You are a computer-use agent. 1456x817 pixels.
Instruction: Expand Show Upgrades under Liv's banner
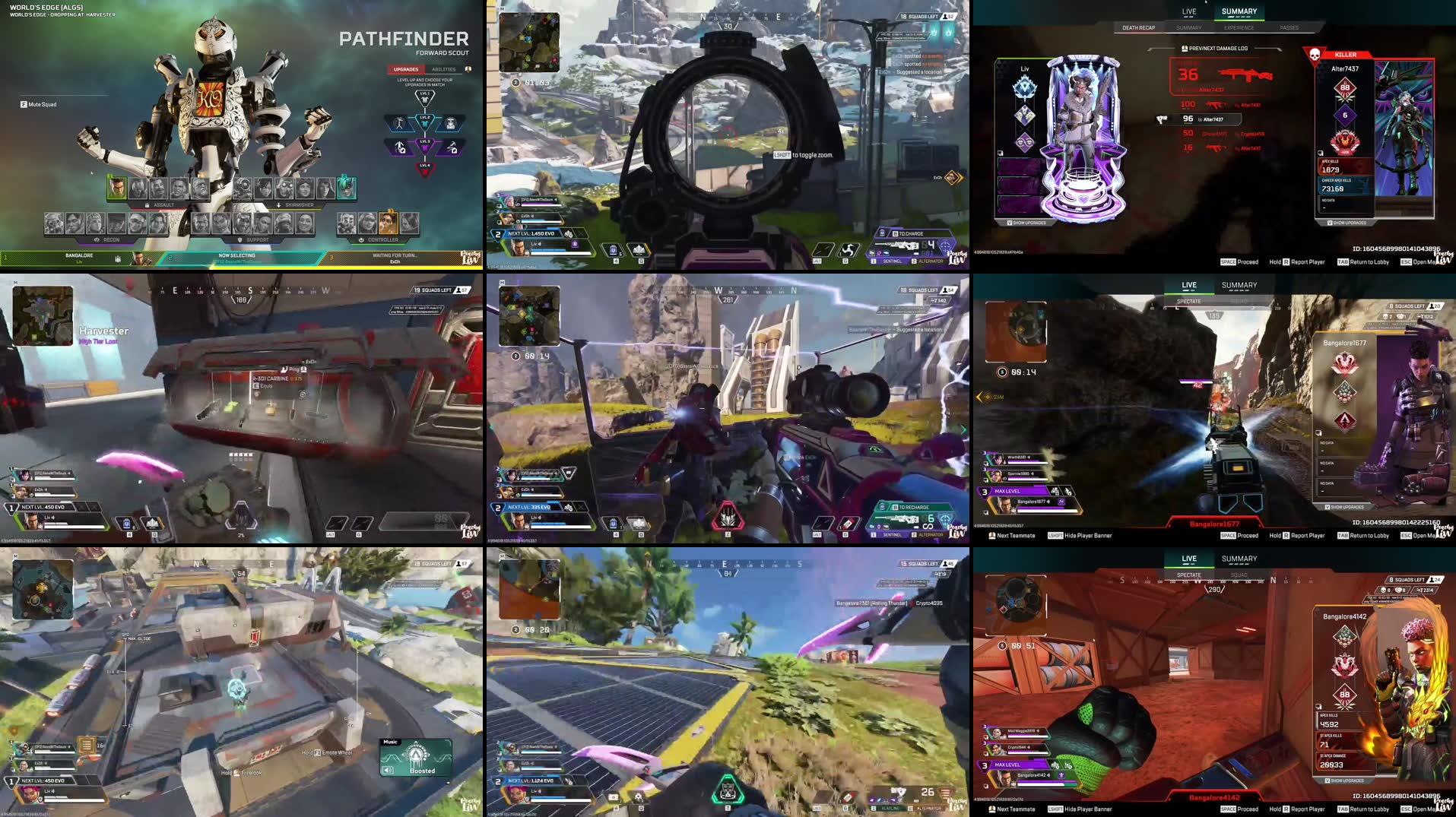(1028, 222)
